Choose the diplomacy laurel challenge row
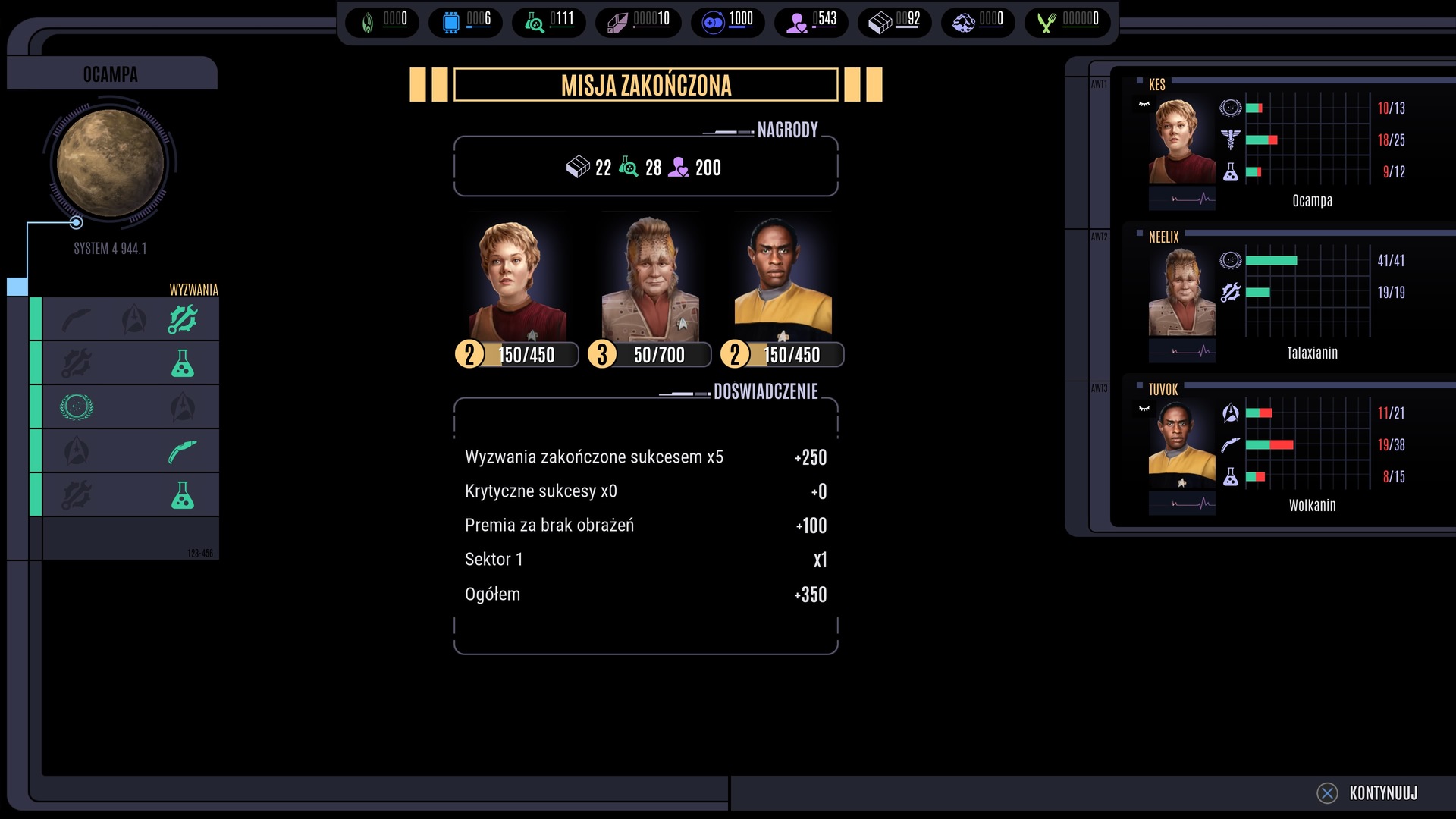Screen dimensions: 1456x819 click(130, 407)
